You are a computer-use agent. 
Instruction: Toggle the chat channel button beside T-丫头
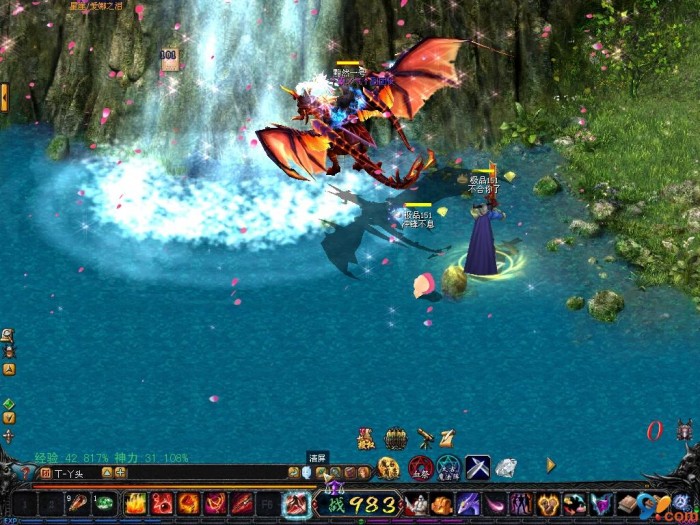point(46,473)
